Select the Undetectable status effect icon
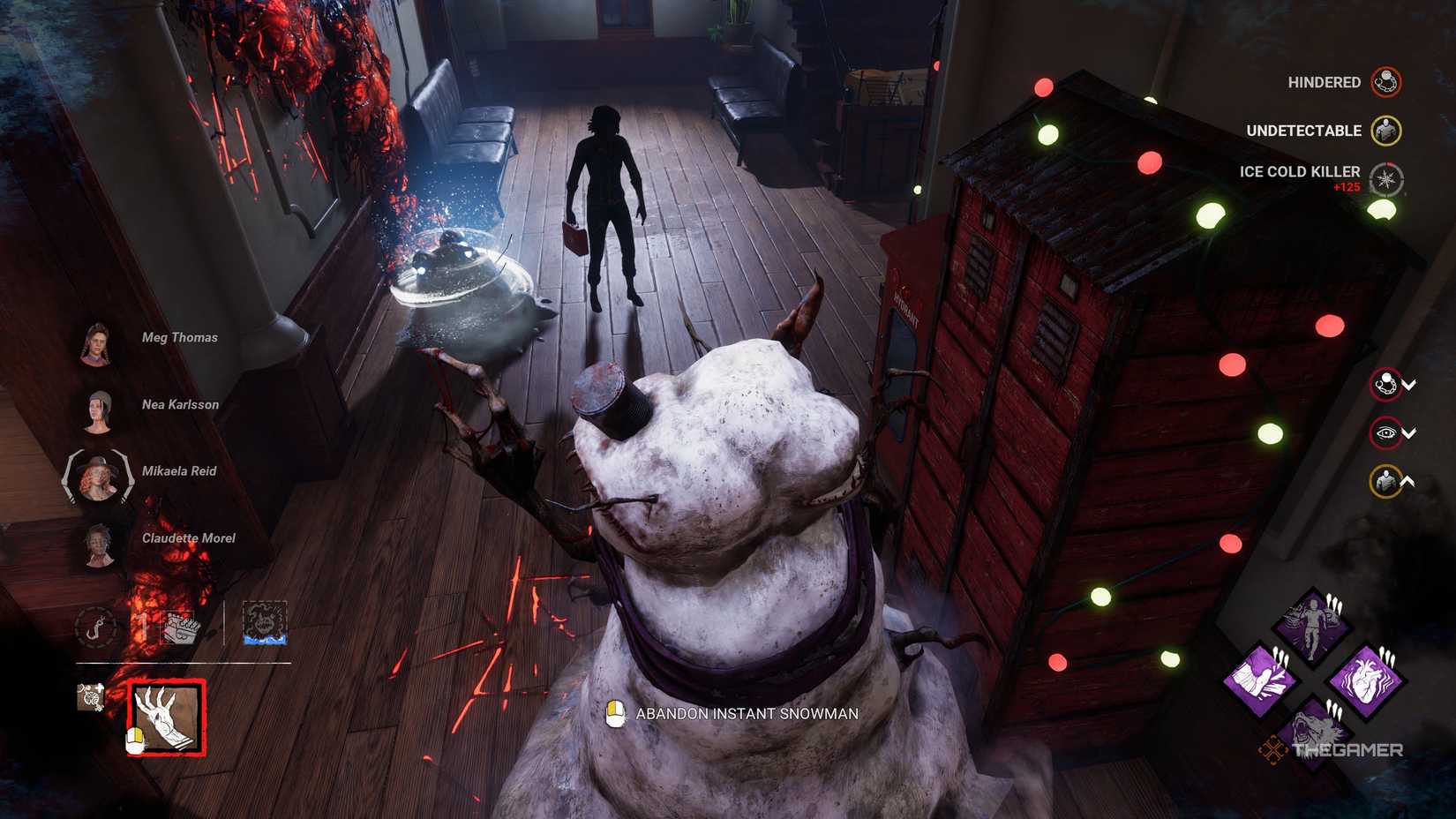1456x819 pixels. click(1385, 131)
